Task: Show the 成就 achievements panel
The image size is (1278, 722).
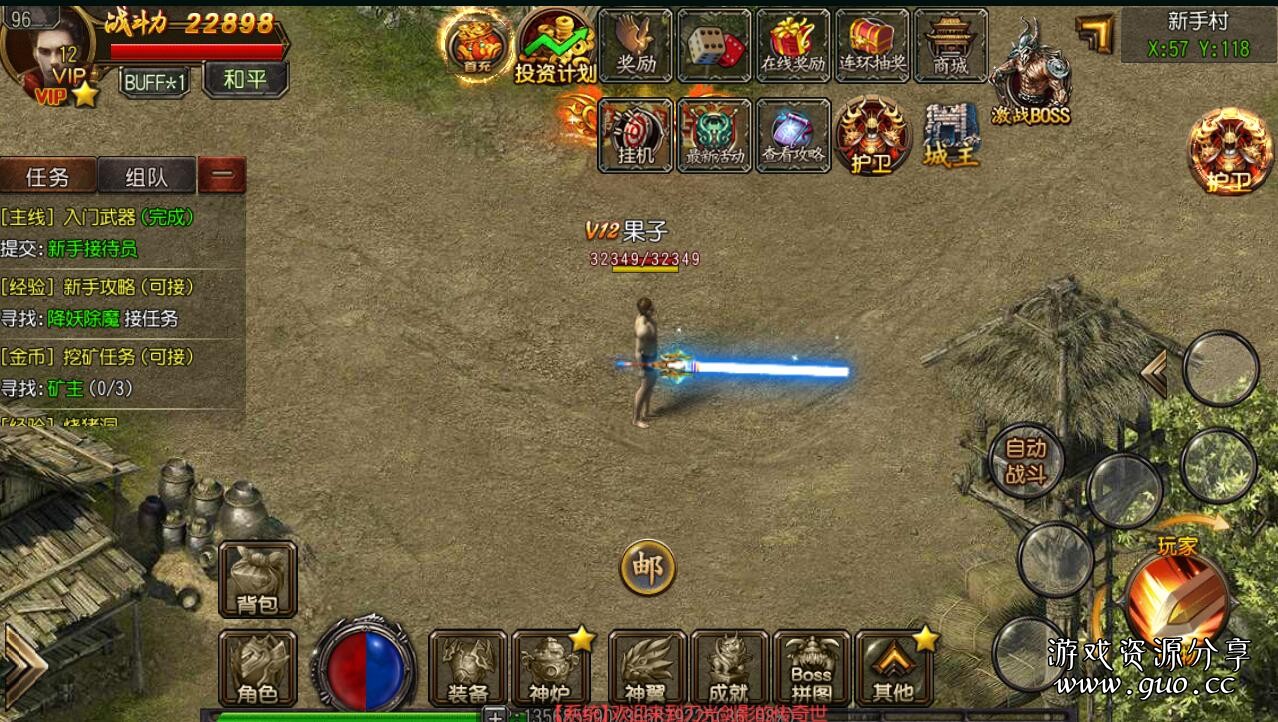Action: pyautogui.click(x=729, y=668)
